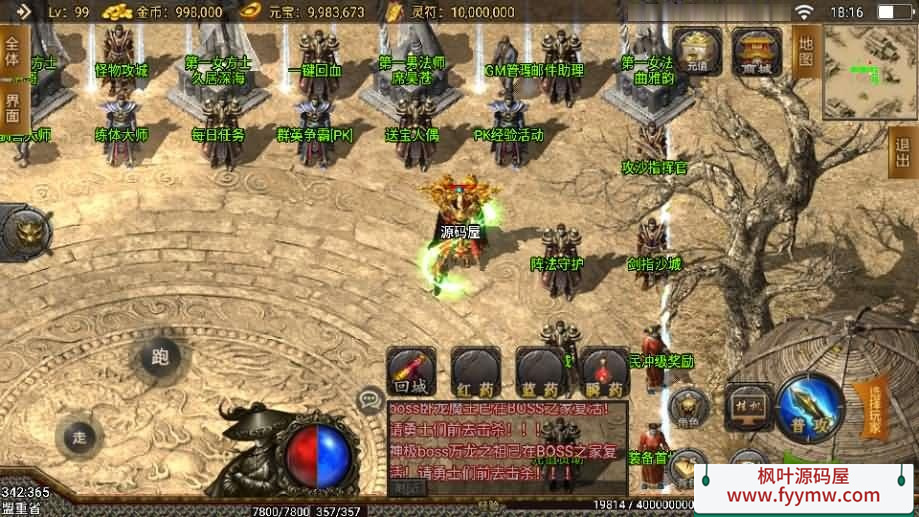Open the 地图 map tab
Viewport: 919px width, 517px height.
pos(806,52)
